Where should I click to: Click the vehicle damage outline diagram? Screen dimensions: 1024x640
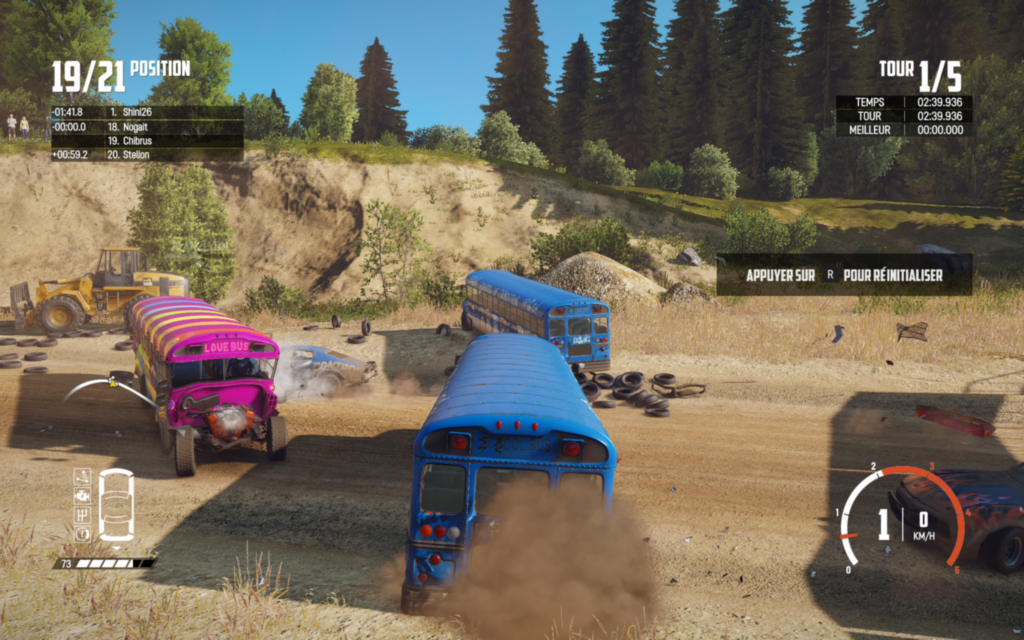[116, 505]
